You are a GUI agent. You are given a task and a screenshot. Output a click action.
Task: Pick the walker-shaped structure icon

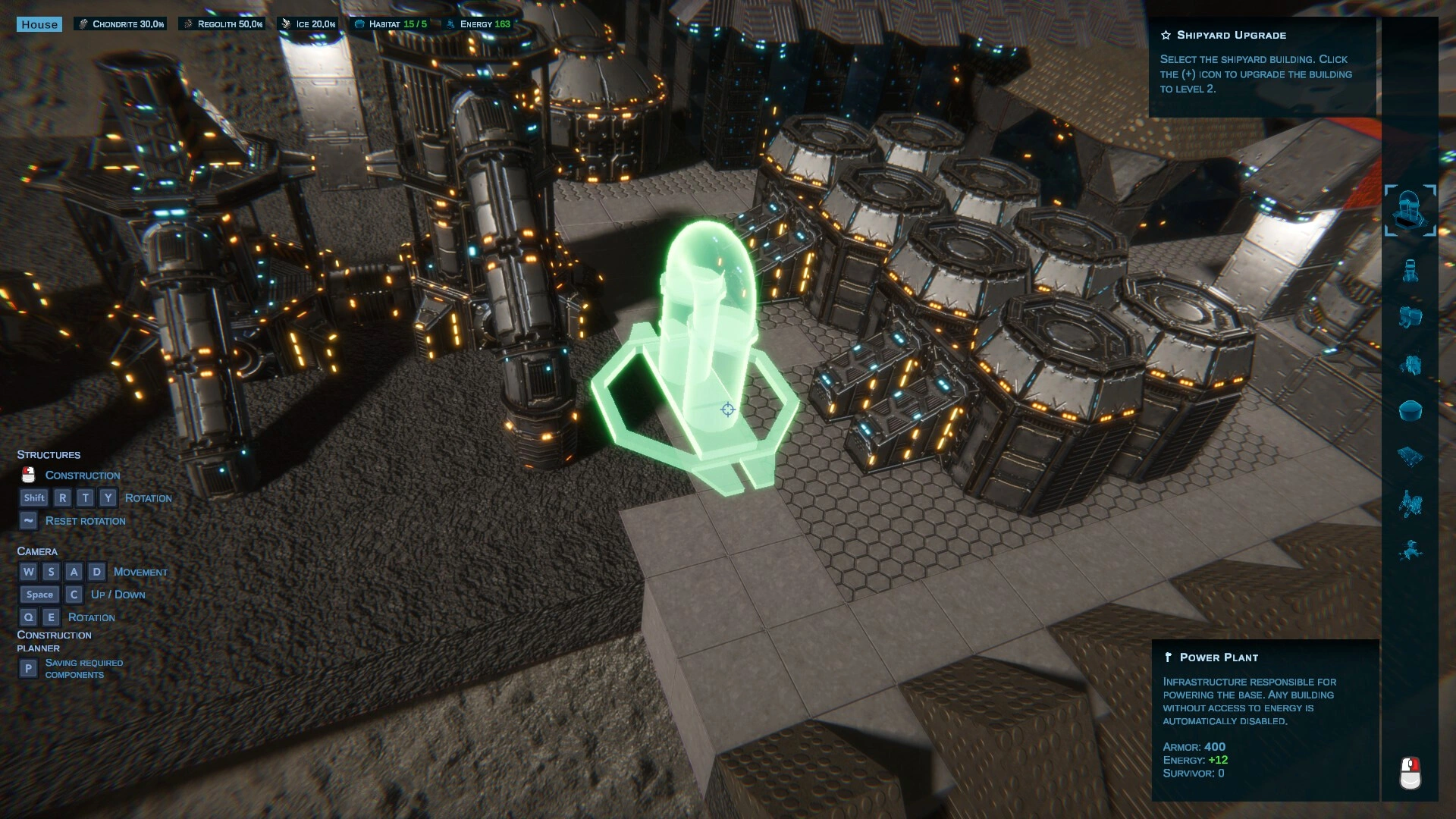(1410, 504)
